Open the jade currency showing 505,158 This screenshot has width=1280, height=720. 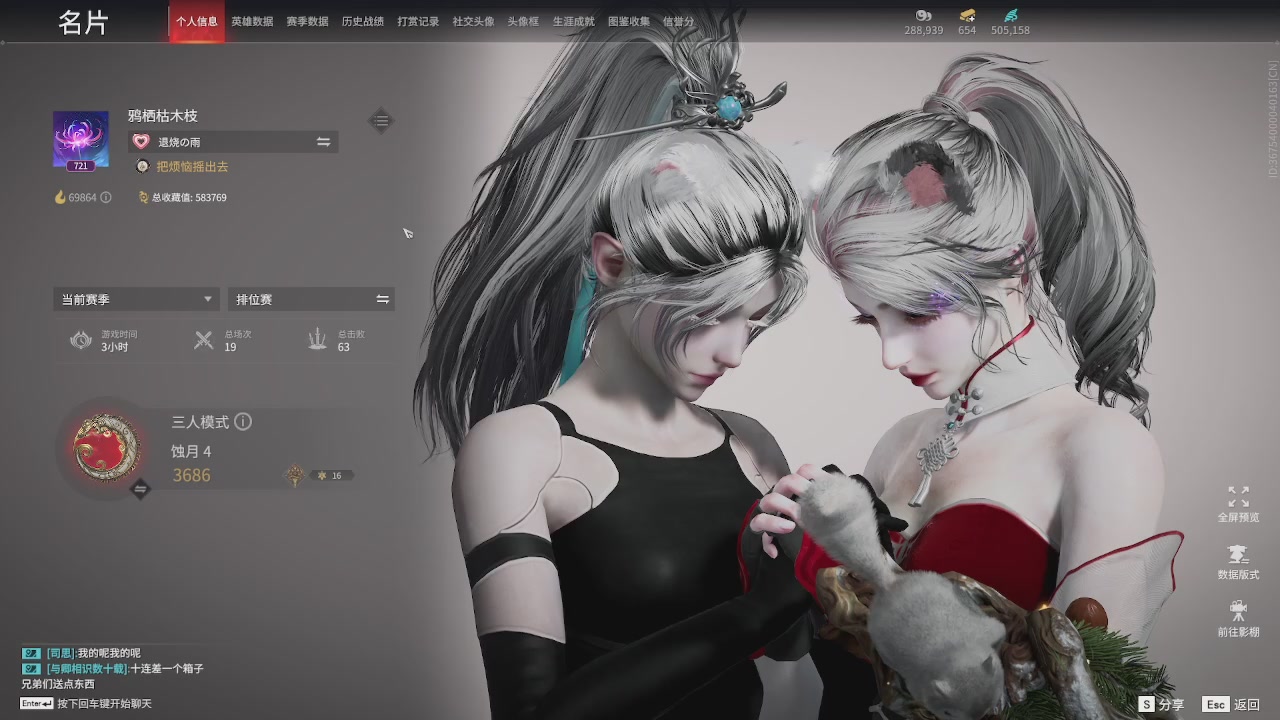1011,22
